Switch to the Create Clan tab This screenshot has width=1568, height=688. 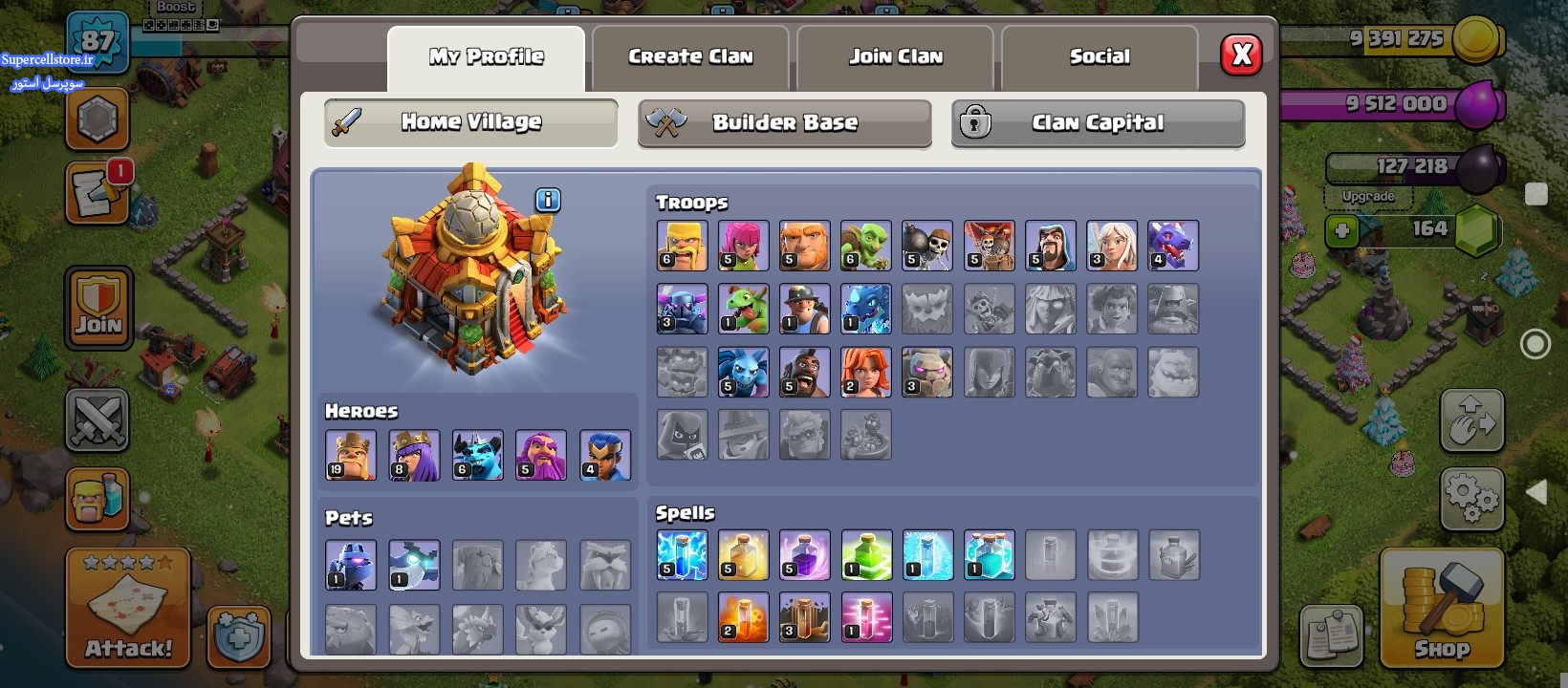(690, 57)
